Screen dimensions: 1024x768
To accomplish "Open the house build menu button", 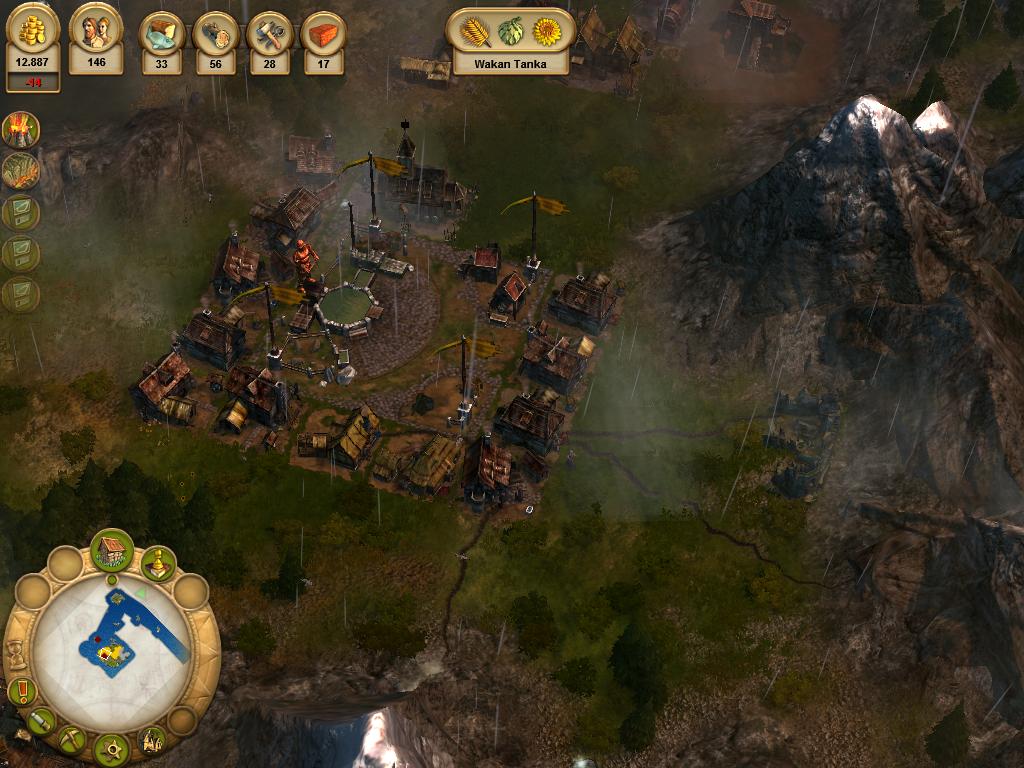I will click(112, 550).
